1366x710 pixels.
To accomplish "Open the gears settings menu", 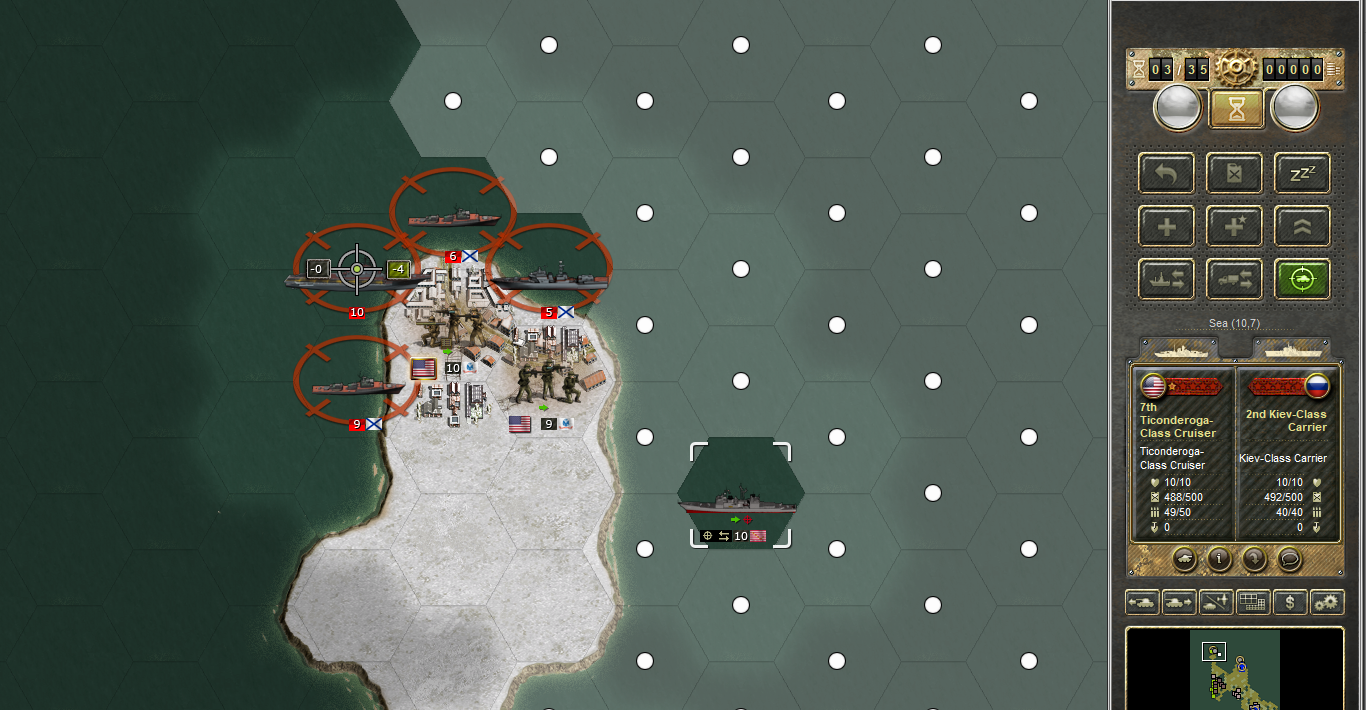I will coord(1327,602).
